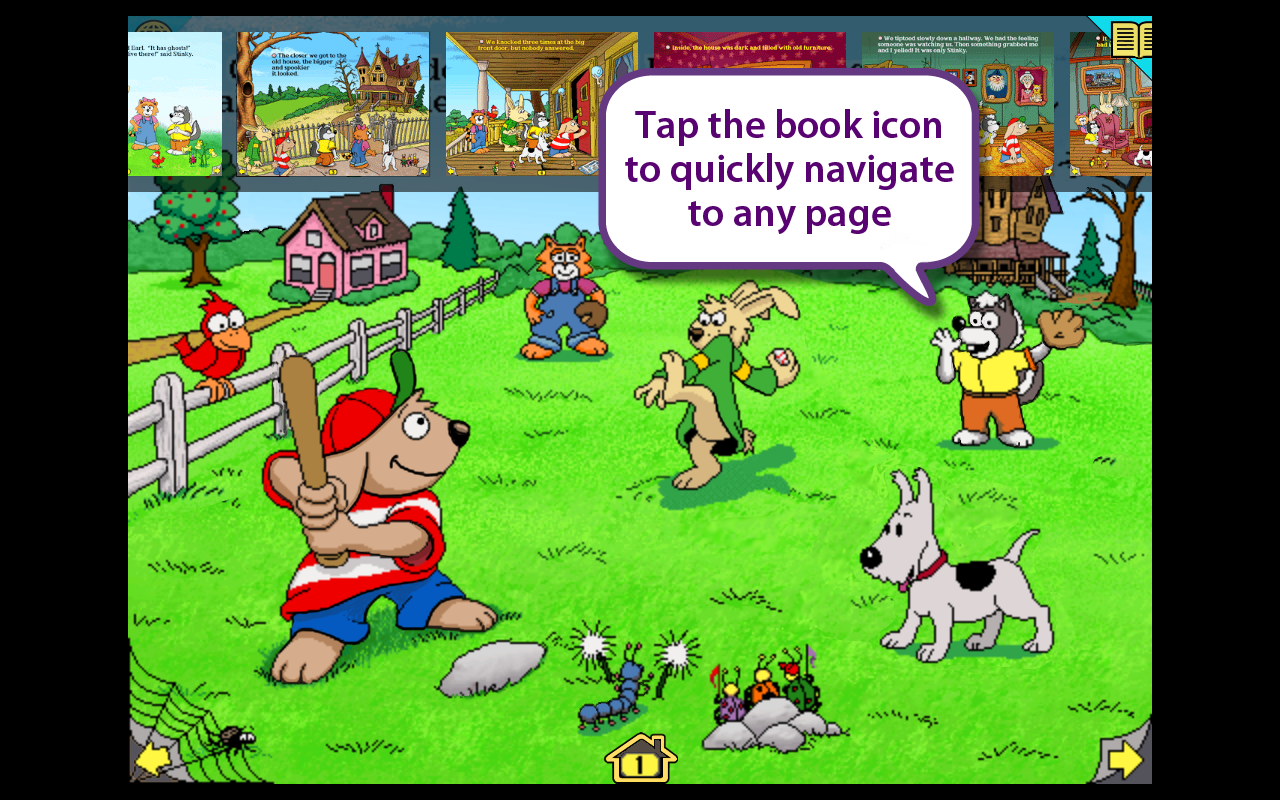Image resolution: width=1280 pixels, height=800 pixels.
Task: Go back using the yellow left arrow
Action: 153,760
